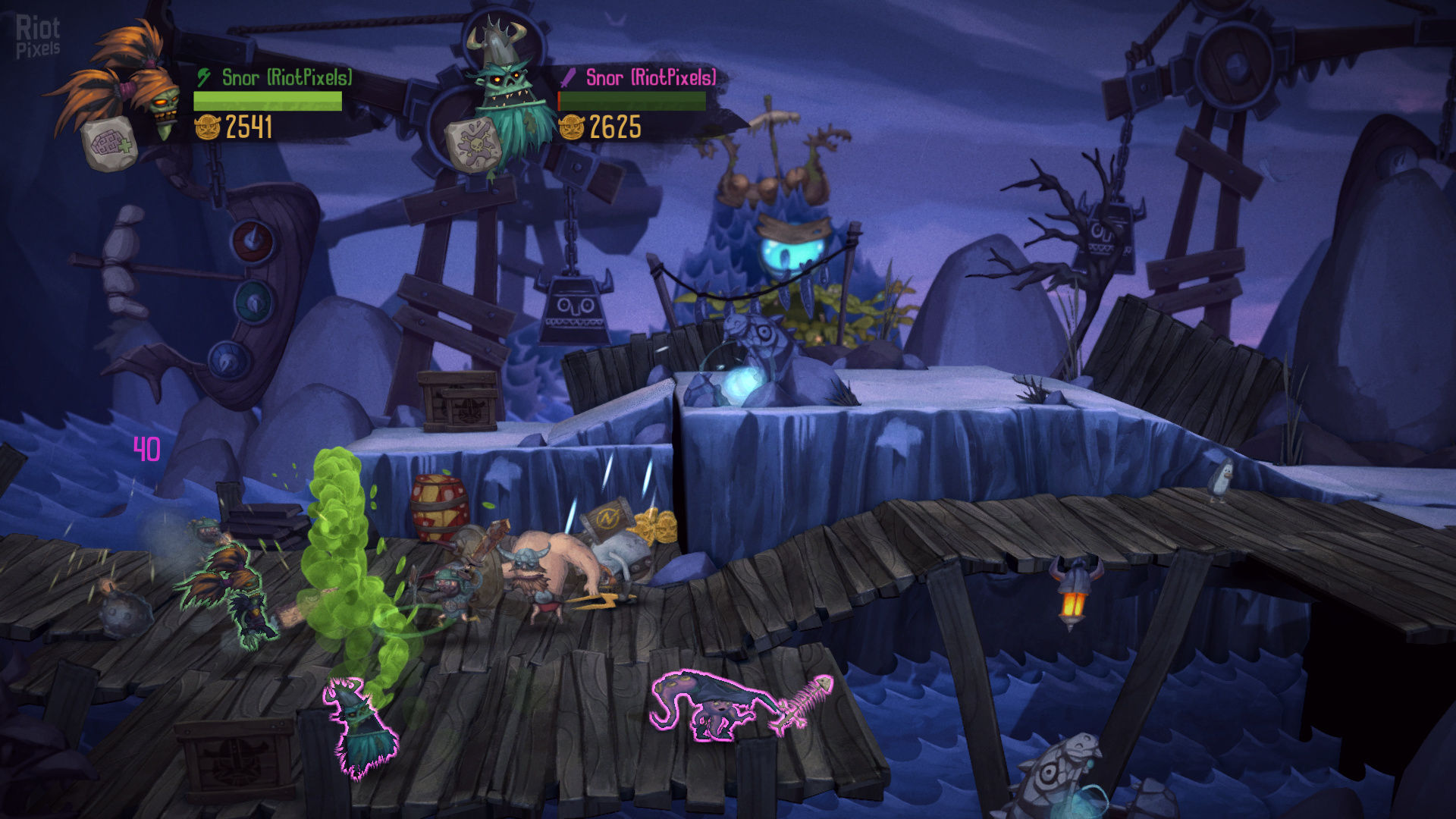Click the Riot Pixels watermark logo
The image size is (1456, 819).
click(x=38, y=37)
